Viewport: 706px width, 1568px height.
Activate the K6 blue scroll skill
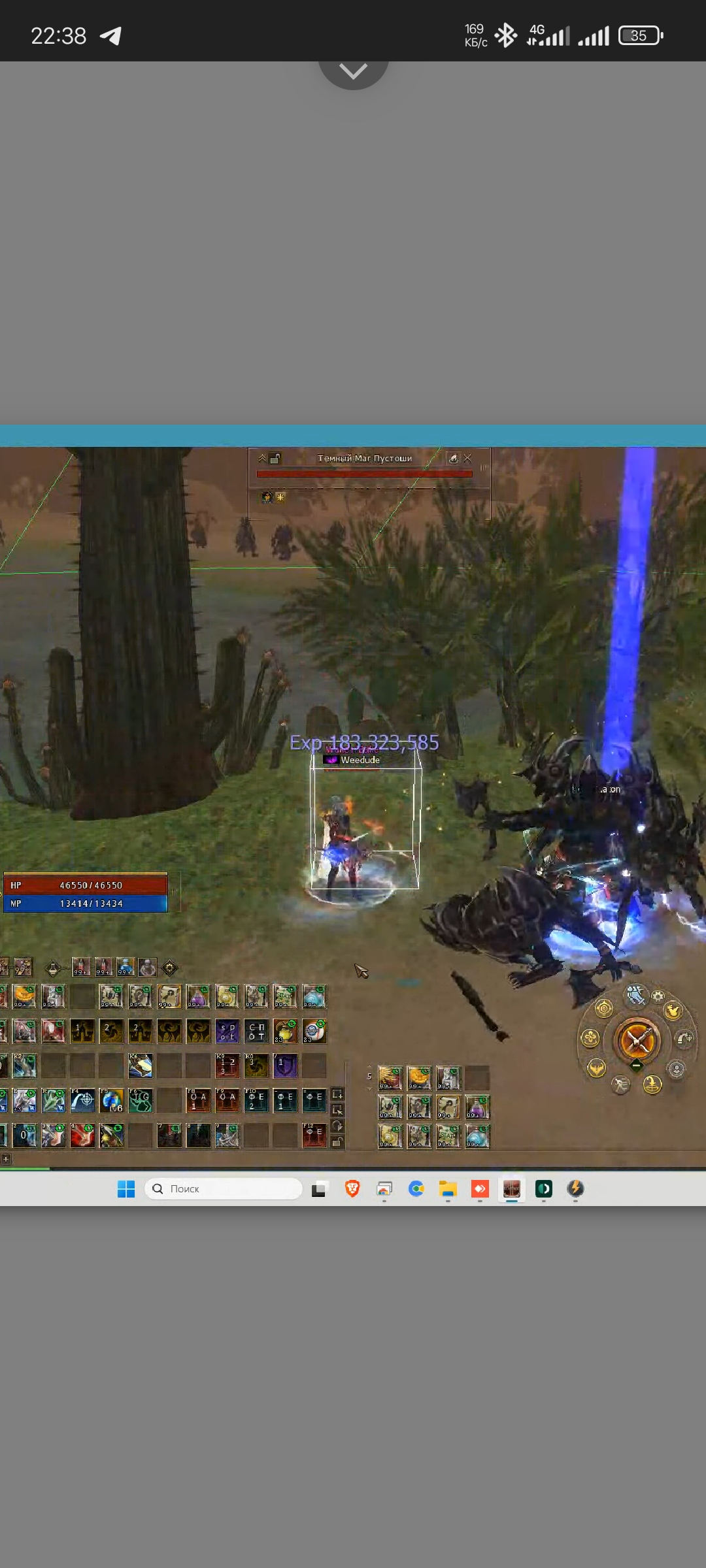click(x=141, y=1066)
